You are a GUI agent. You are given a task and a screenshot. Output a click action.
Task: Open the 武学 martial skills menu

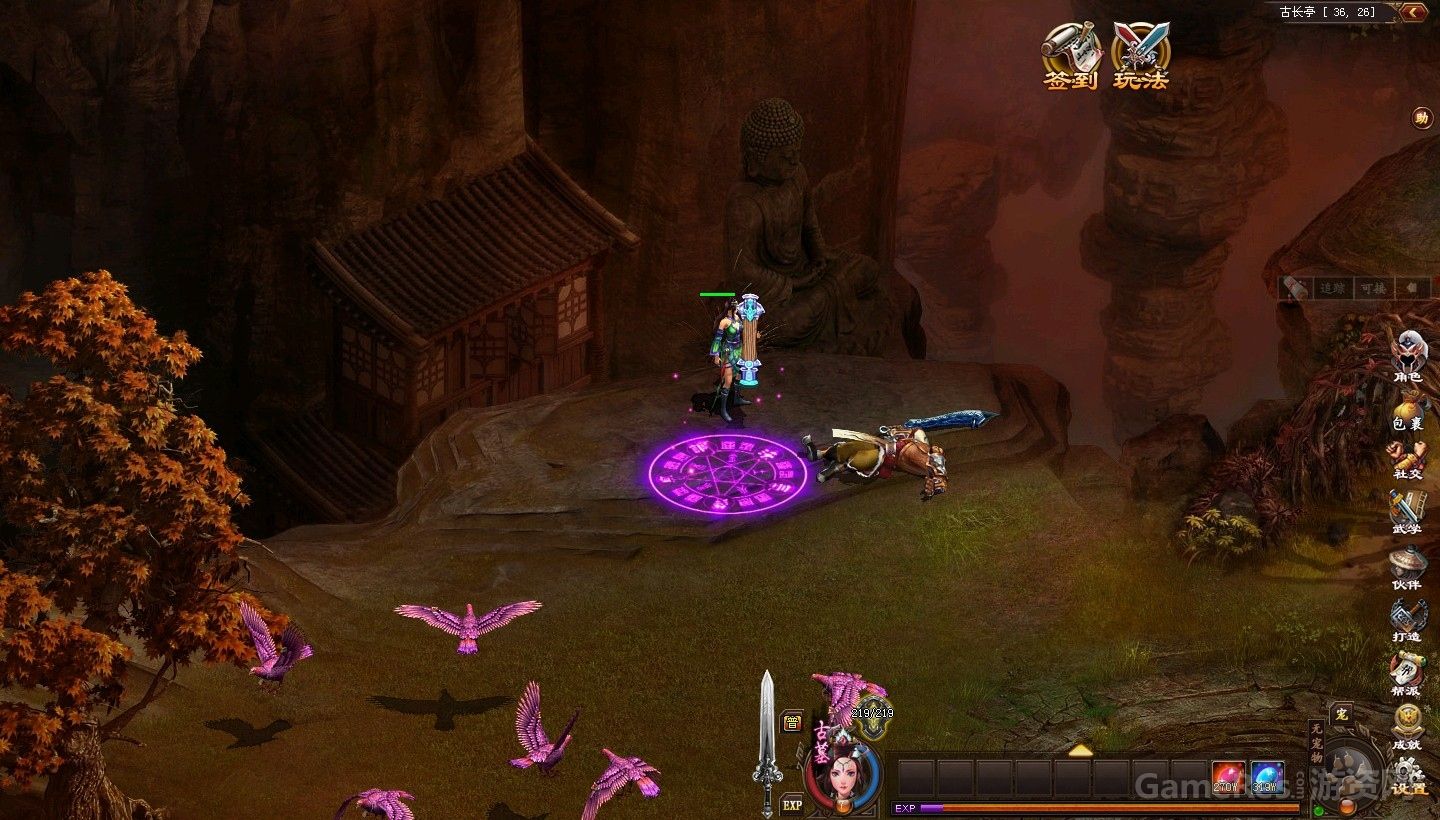[x=1406, y=511]
